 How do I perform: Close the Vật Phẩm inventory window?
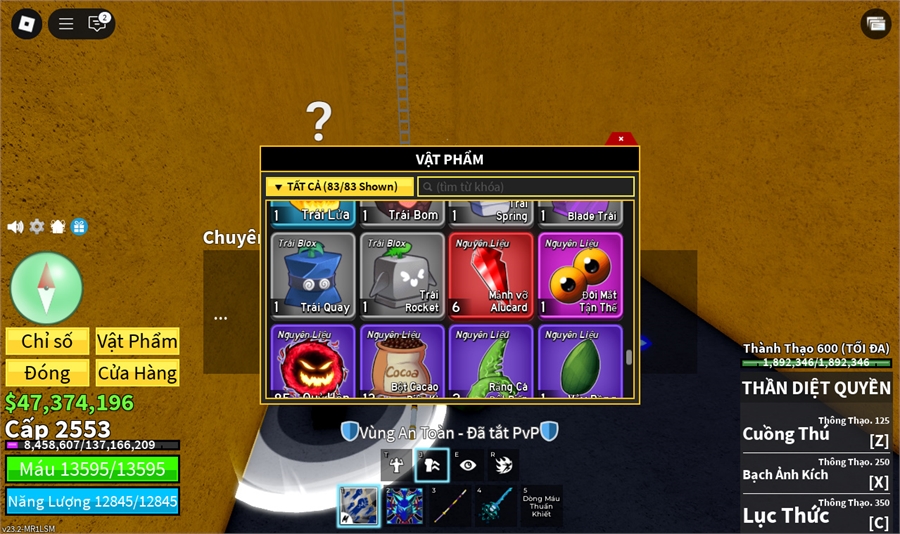point(621,139)
